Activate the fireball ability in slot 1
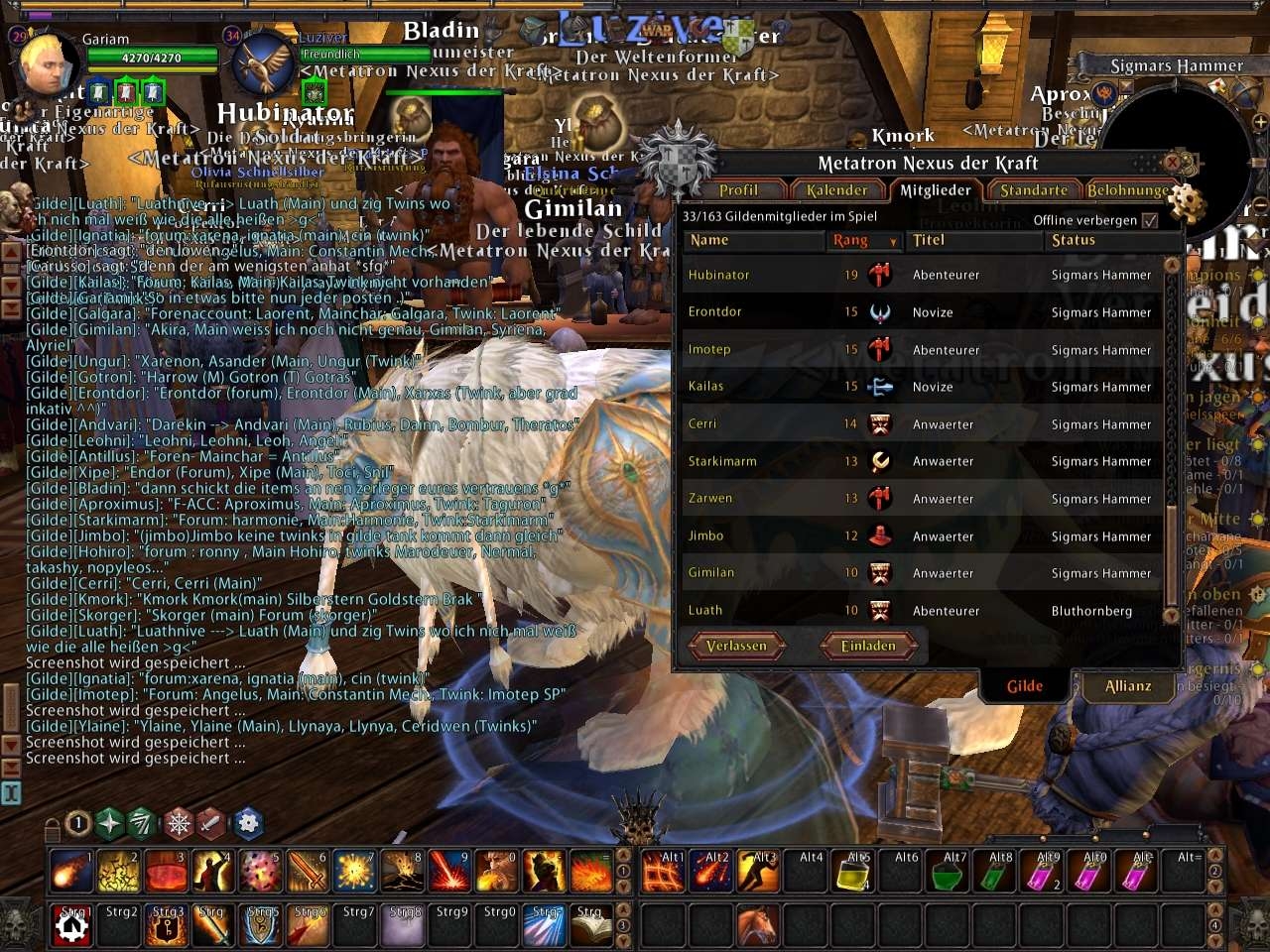 (70, 872)
